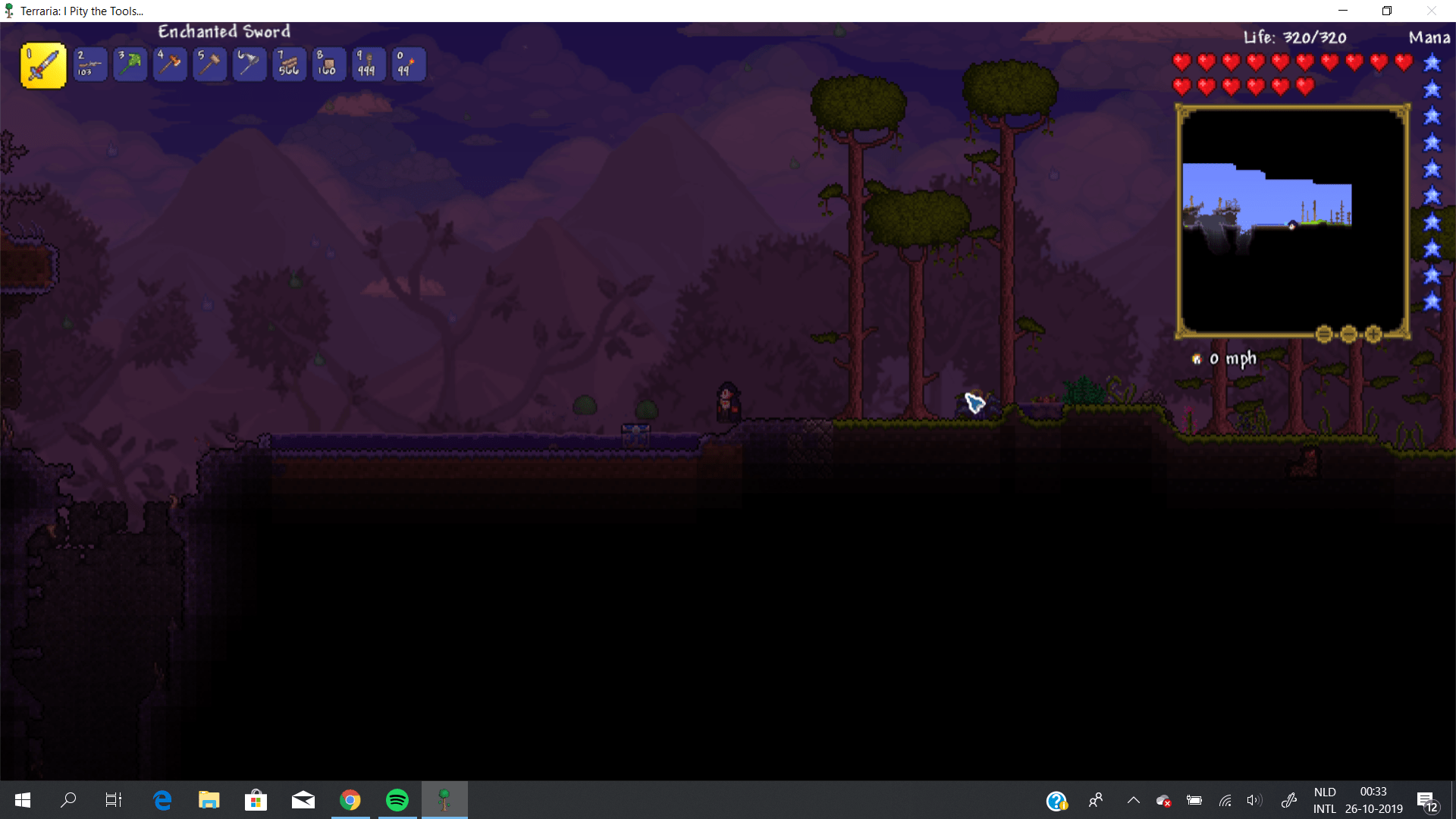This screenshot has width=1456, height=819.
Task: Select the item stack in hotbar slot 9
Action: pyautogui.click(x=369, y=64)
